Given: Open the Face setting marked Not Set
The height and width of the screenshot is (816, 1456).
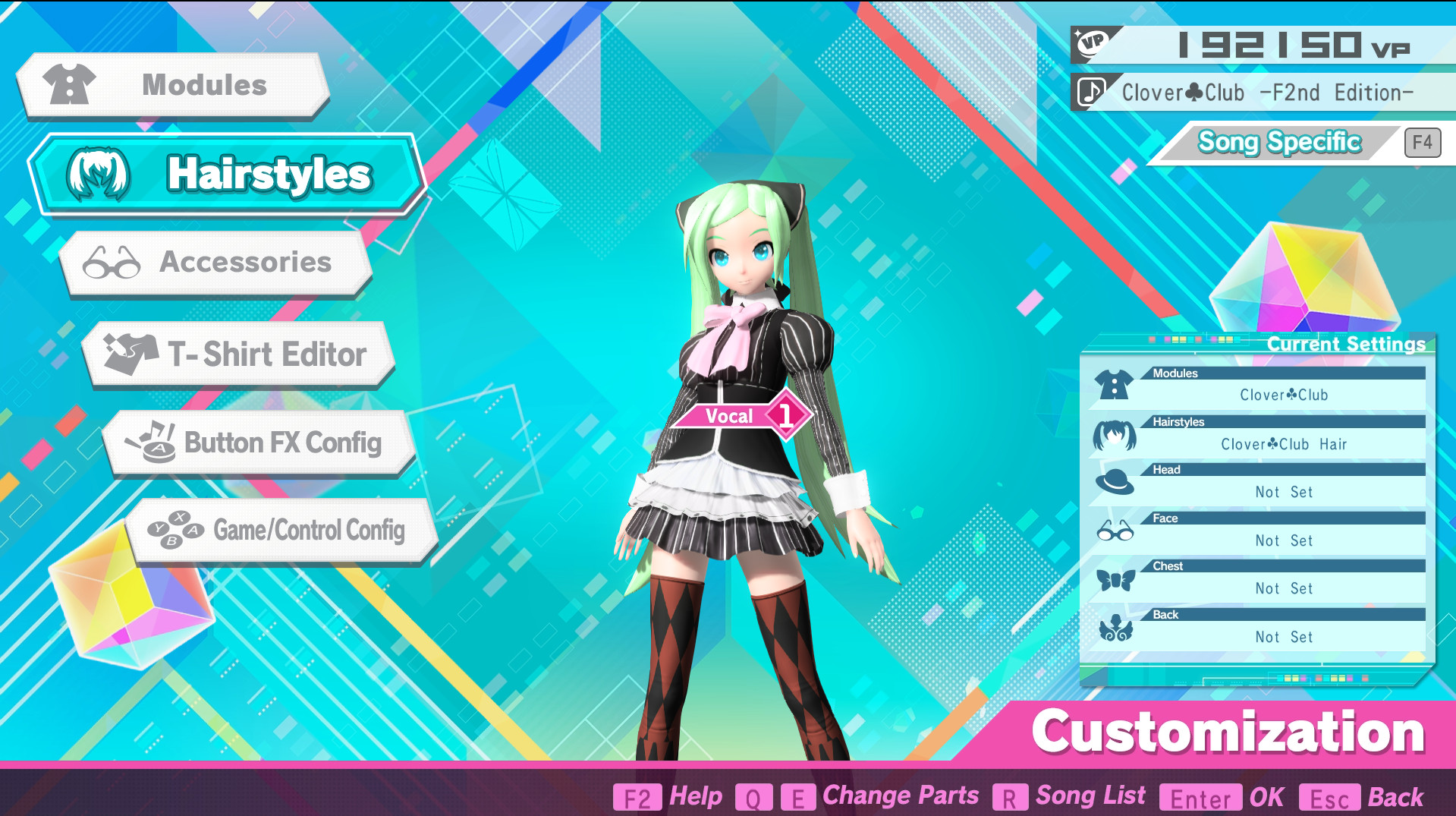Looking at the screenshot, I should (x=1284, y=540).
